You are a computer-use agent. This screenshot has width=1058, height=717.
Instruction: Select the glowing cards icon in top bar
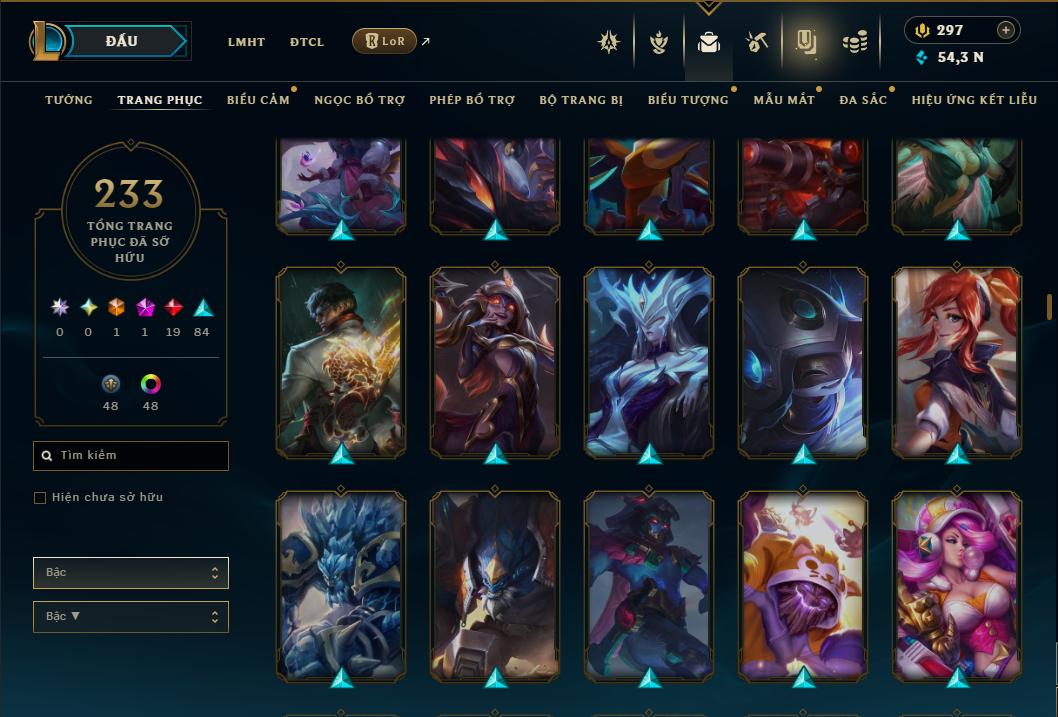pyautogui.click(x=806, y=42)
